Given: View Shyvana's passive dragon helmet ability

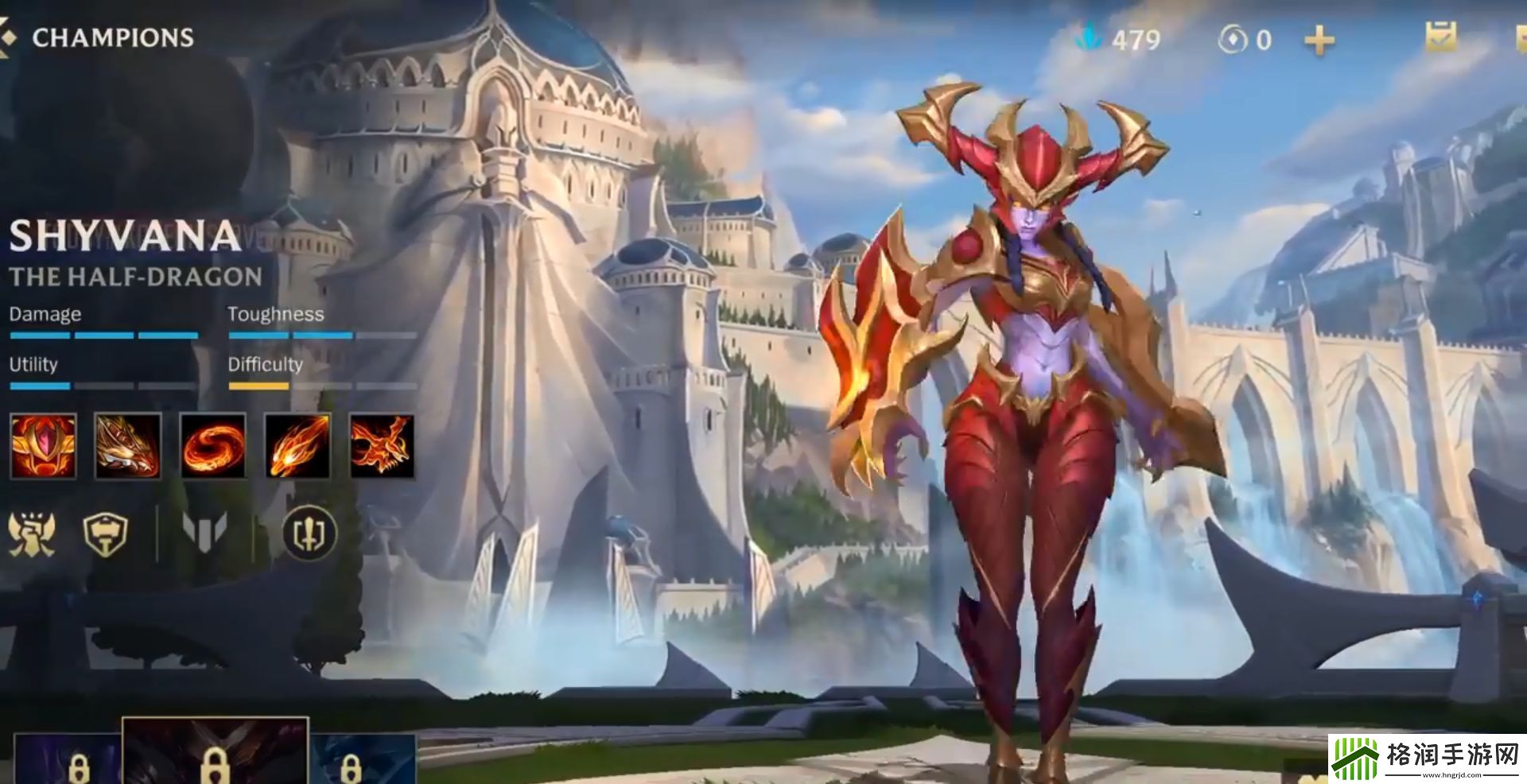Looking at the screenshot, I should (44, 446).
